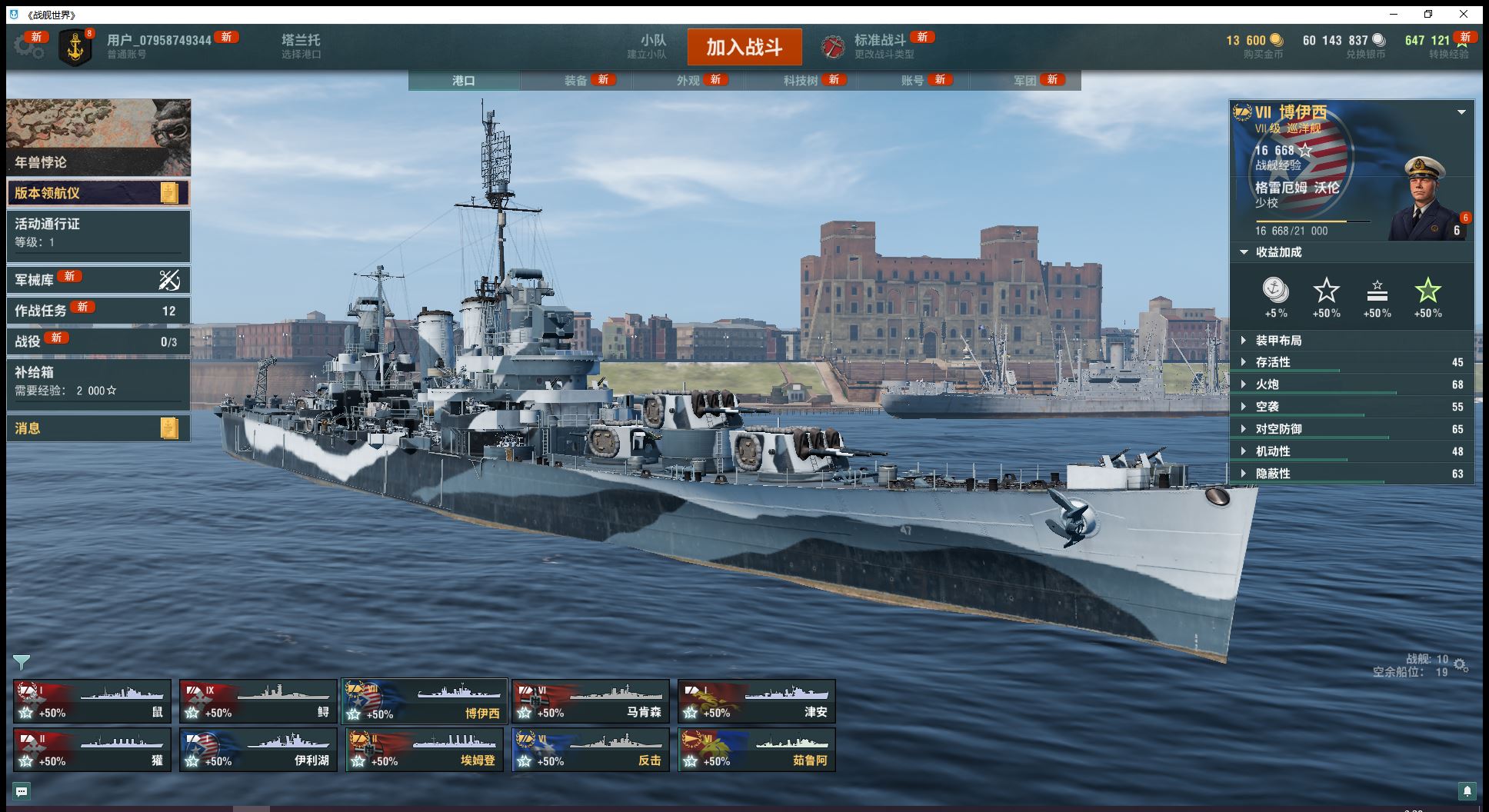Open the 战役 campaigns panel
Image resolution: width=1489 pixels, height=812 pixels.
coord(98,341)
